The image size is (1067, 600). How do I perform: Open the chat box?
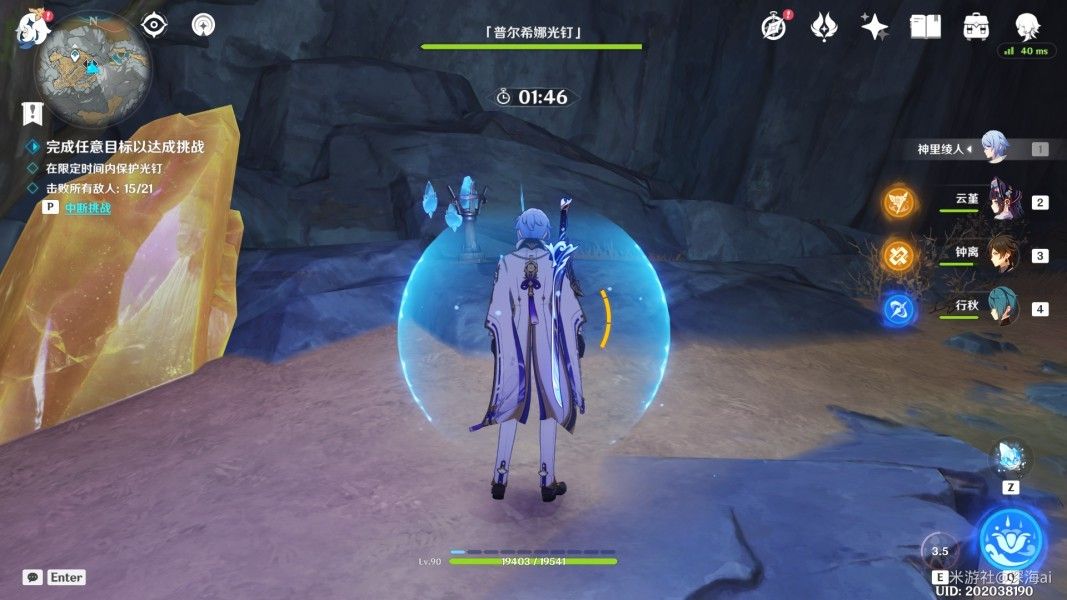[33, 577]
